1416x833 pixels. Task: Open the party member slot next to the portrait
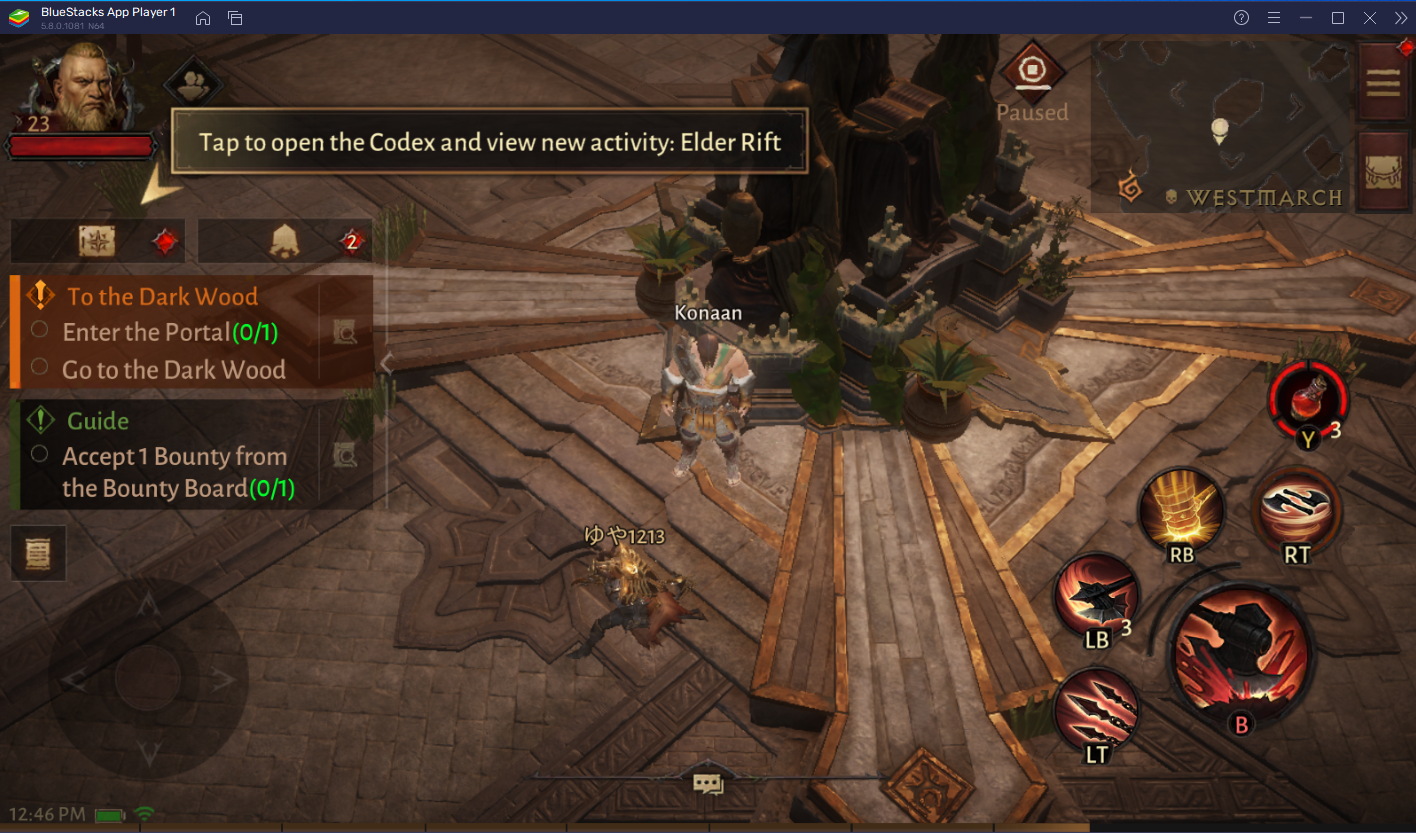[191, 81]
